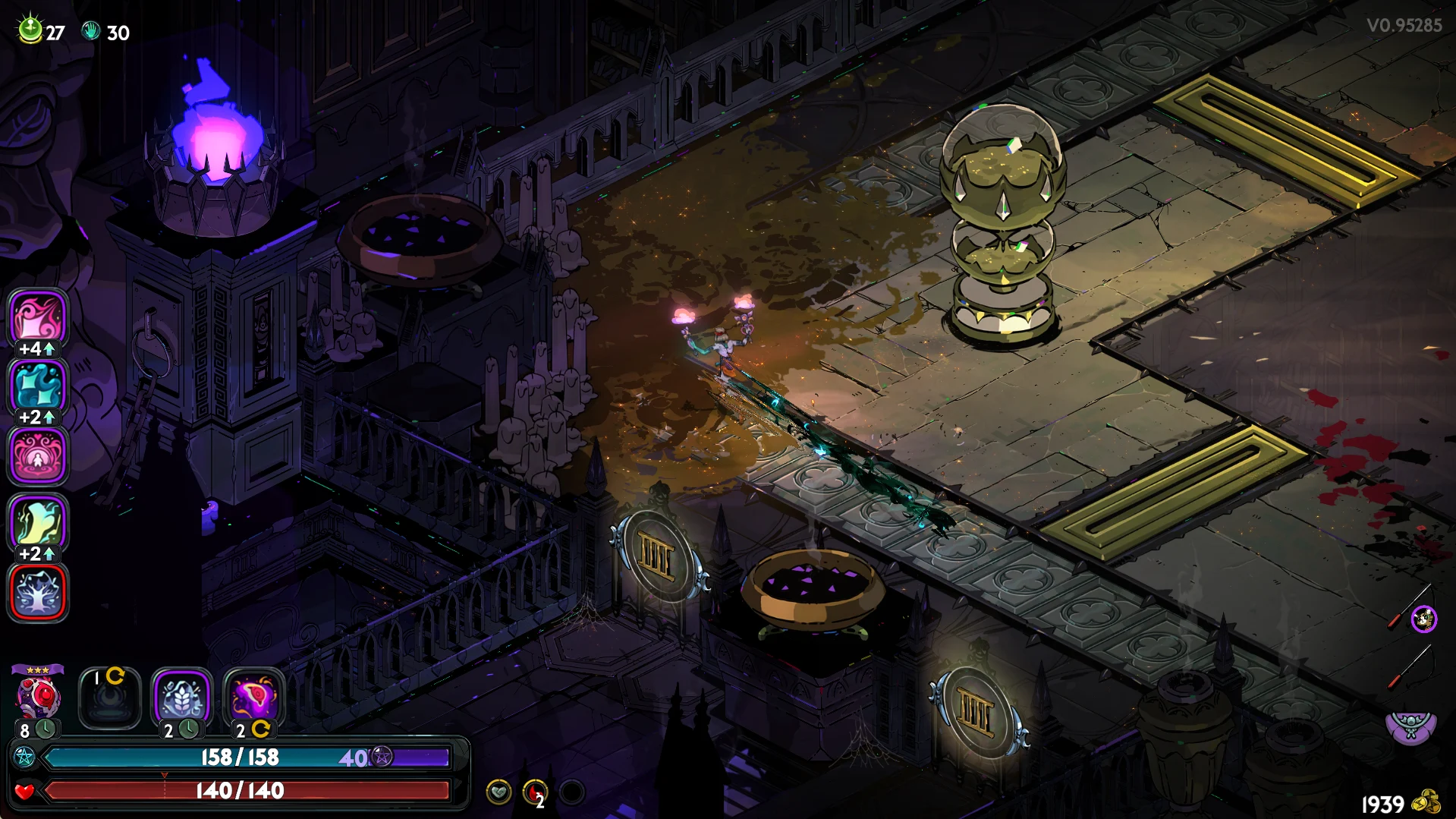Click the grey heart token icon
The width and height of the screenshot is (1456, 819).
[498, 792]
